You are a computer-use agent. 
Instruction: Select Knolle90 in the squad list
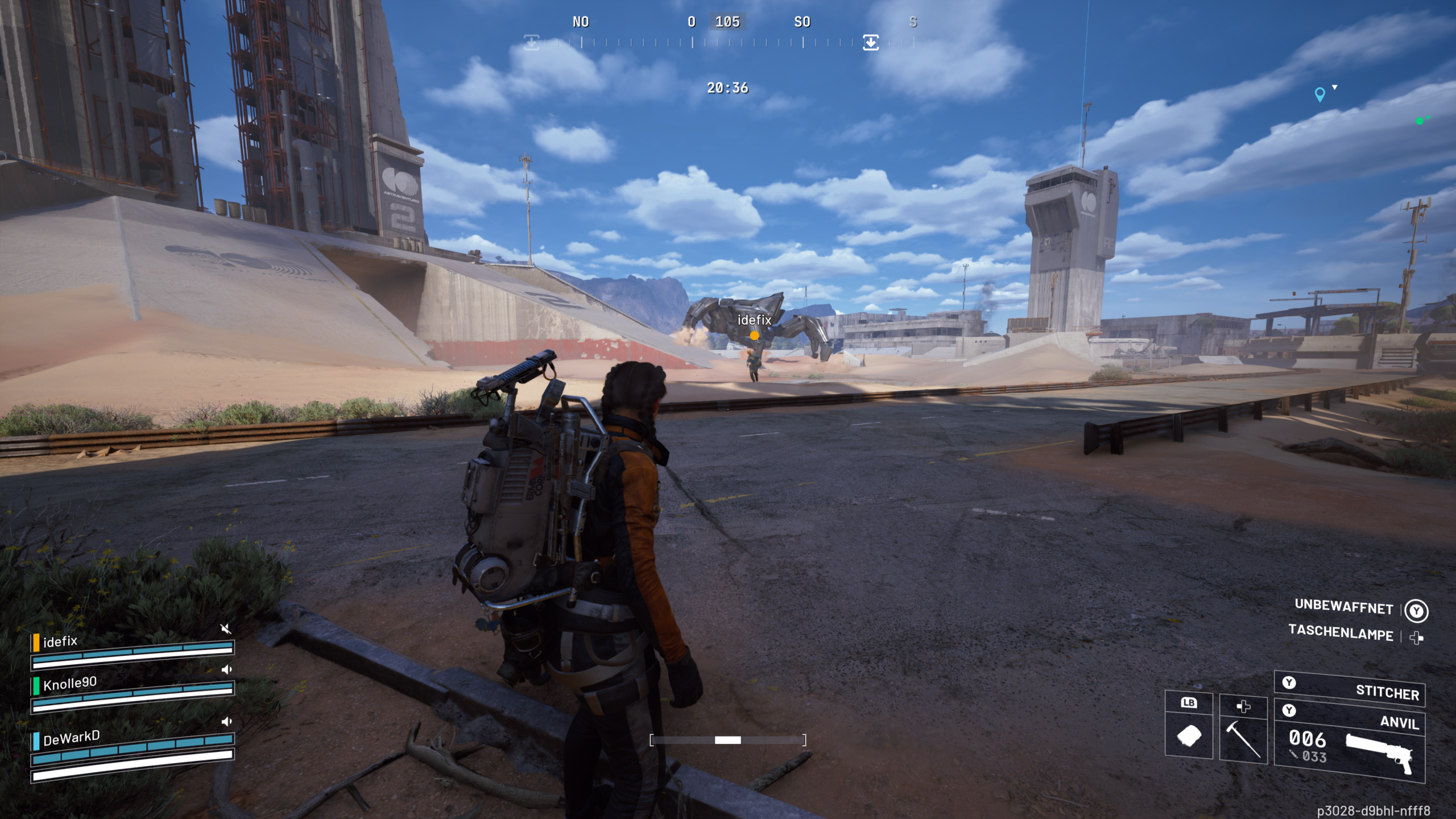tap(70, 683)
